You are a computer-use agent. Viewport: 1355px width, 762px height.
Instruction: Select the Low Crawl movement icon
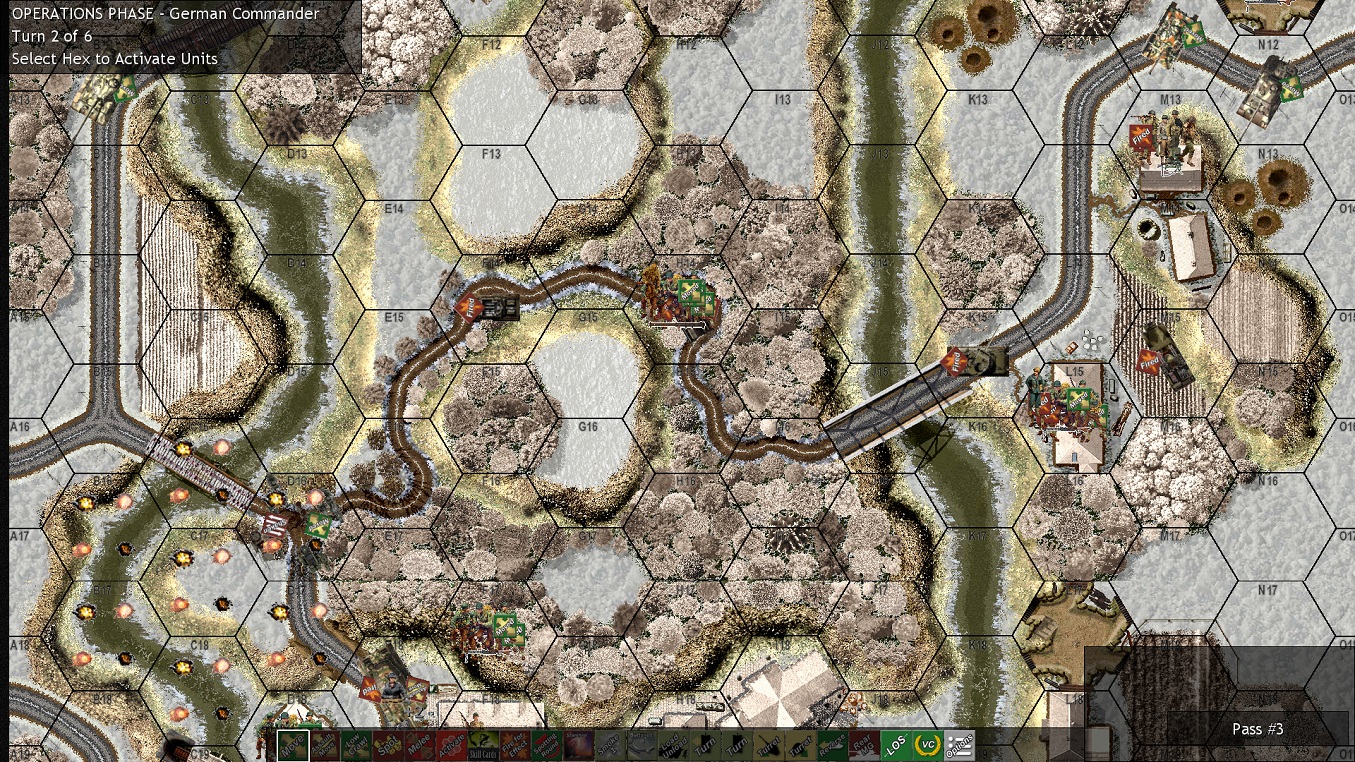coord(357,745)
